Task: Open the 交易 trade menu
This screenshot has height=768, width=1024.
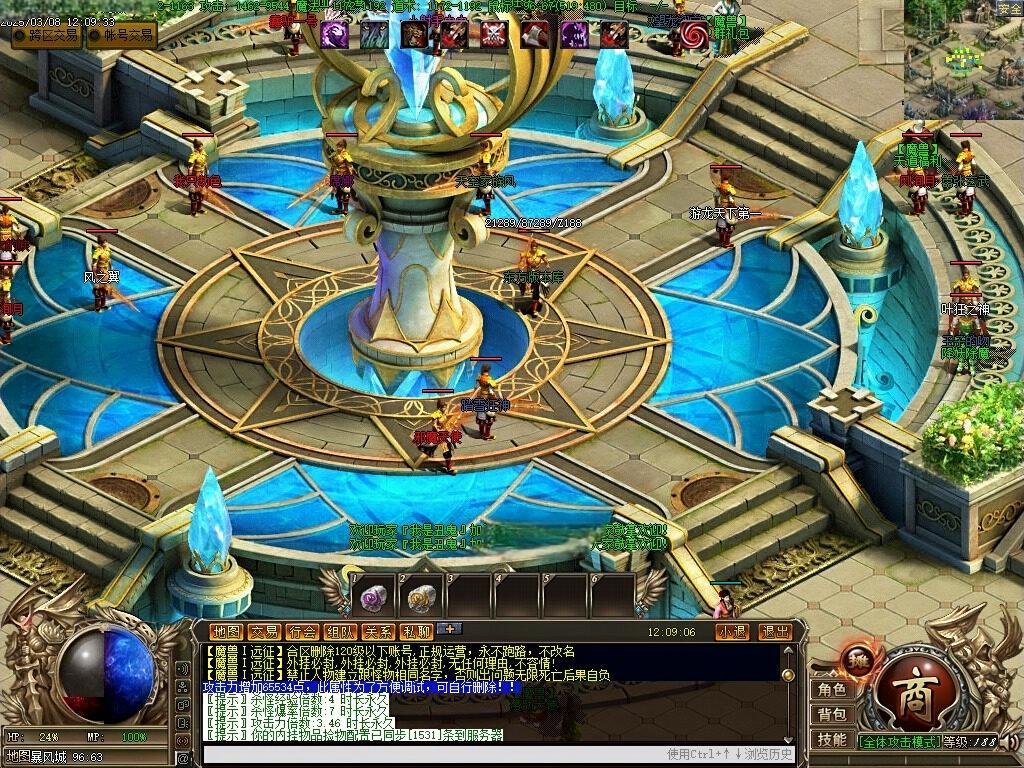Action: pyautogui.click(x=264, y=632)
